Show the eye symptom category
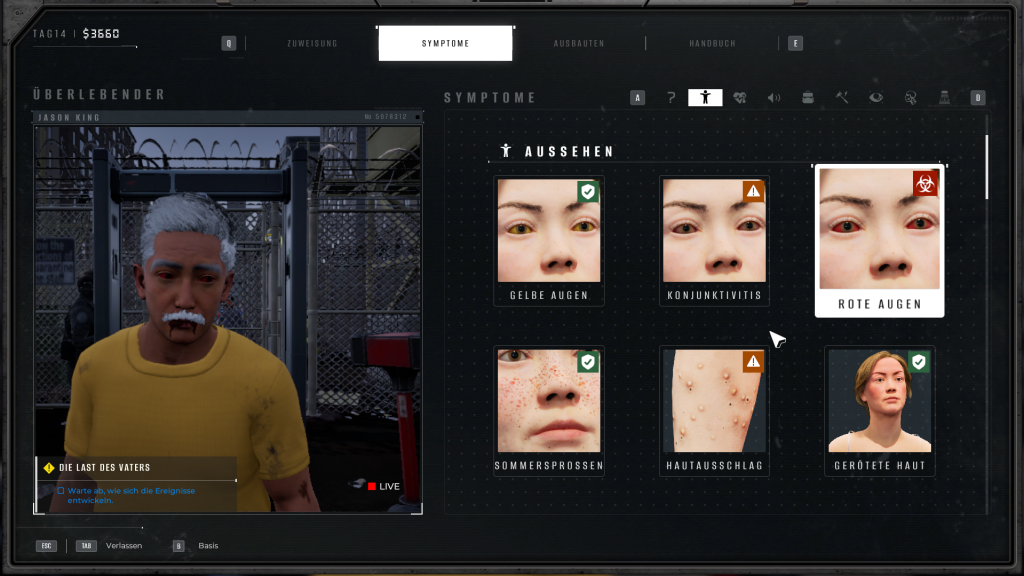Image resolution: width=1024 pixels, height=576 pixels. click(x=876, y=98)
